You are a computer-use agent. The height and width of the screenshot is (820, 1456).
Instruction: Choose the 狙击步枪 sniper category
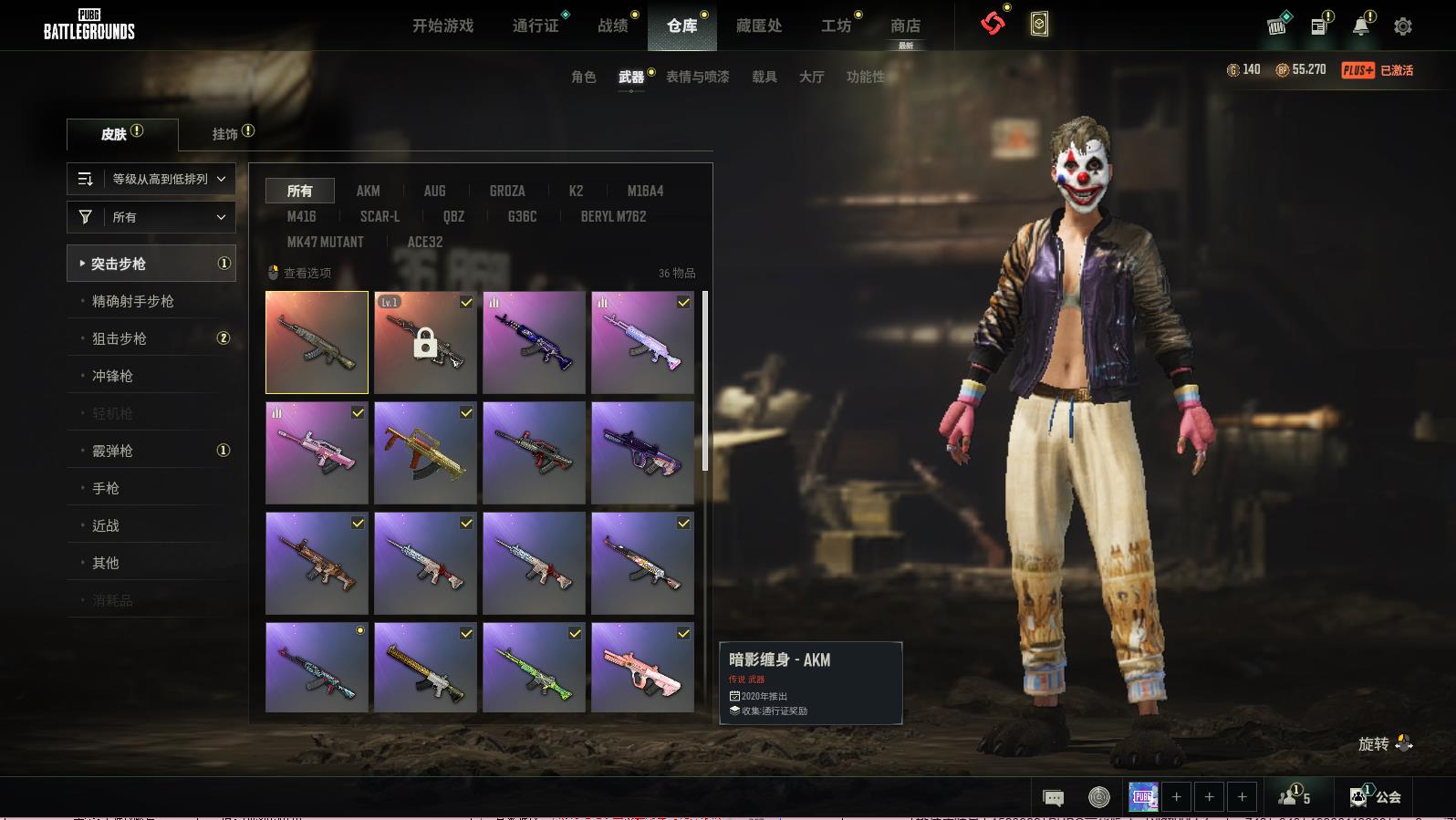pos(120,338)
